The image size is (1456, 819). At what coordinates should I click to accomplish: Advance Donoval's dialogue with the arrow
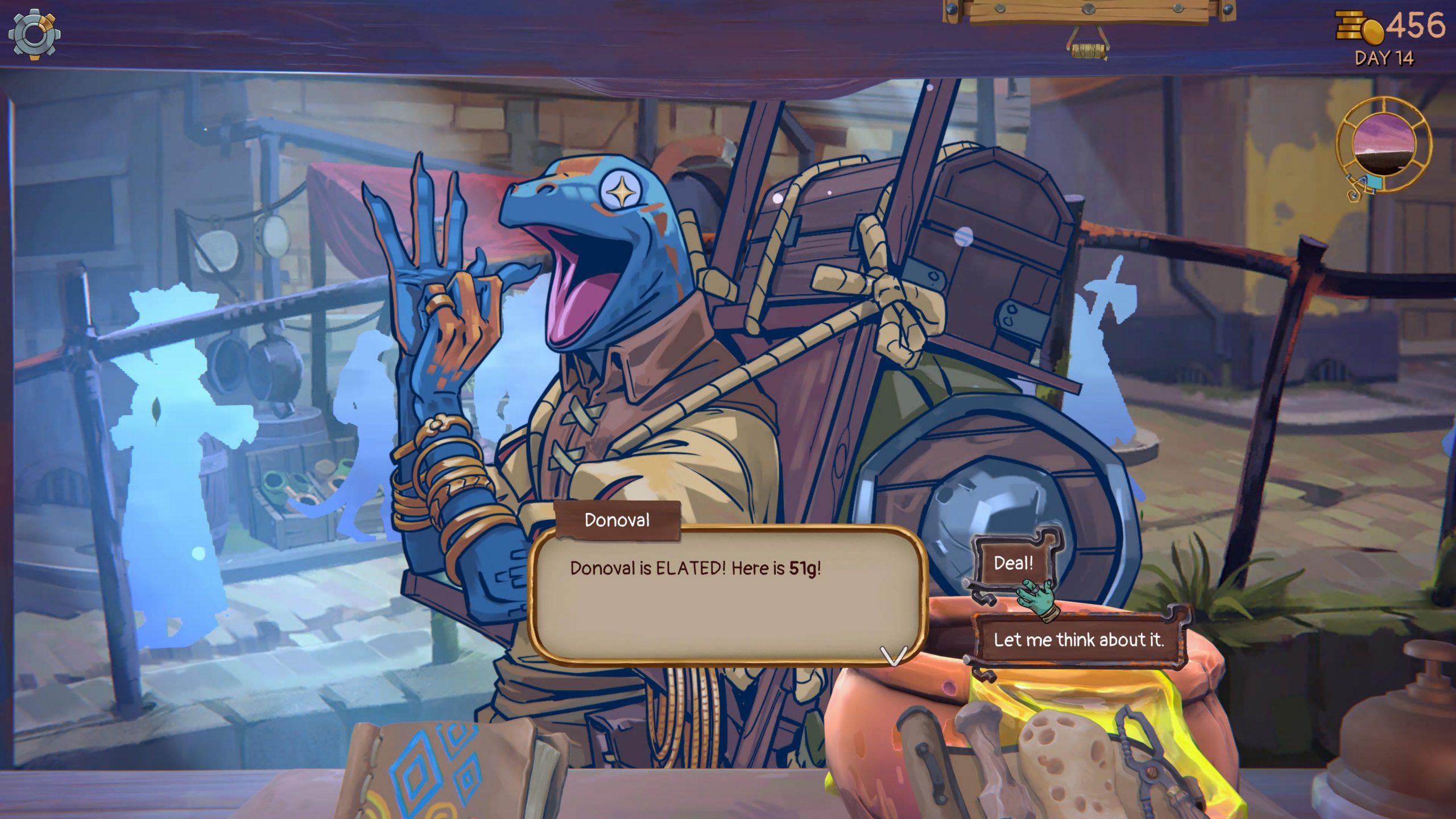(x=893, y=655)
